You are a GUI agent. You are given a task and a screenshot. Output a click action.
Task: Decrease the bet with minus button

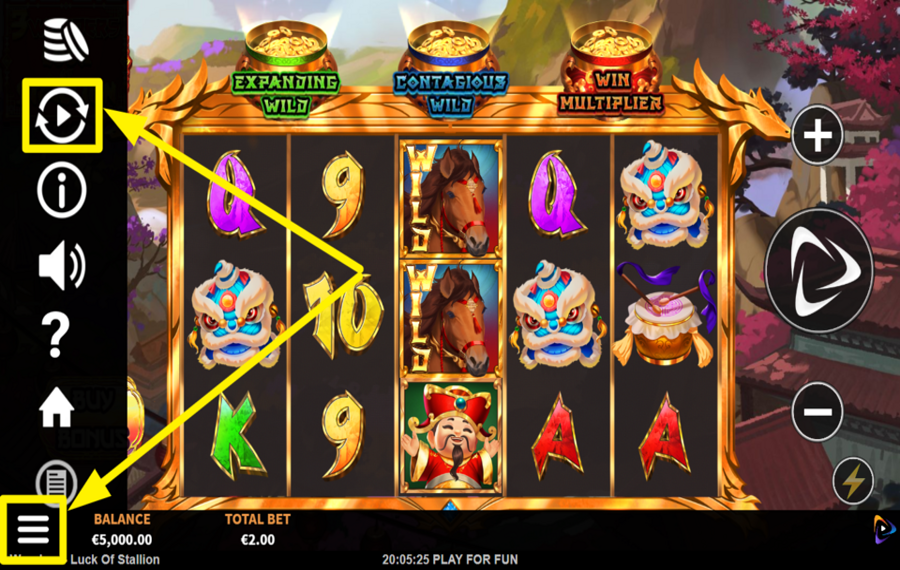point(818,410)
